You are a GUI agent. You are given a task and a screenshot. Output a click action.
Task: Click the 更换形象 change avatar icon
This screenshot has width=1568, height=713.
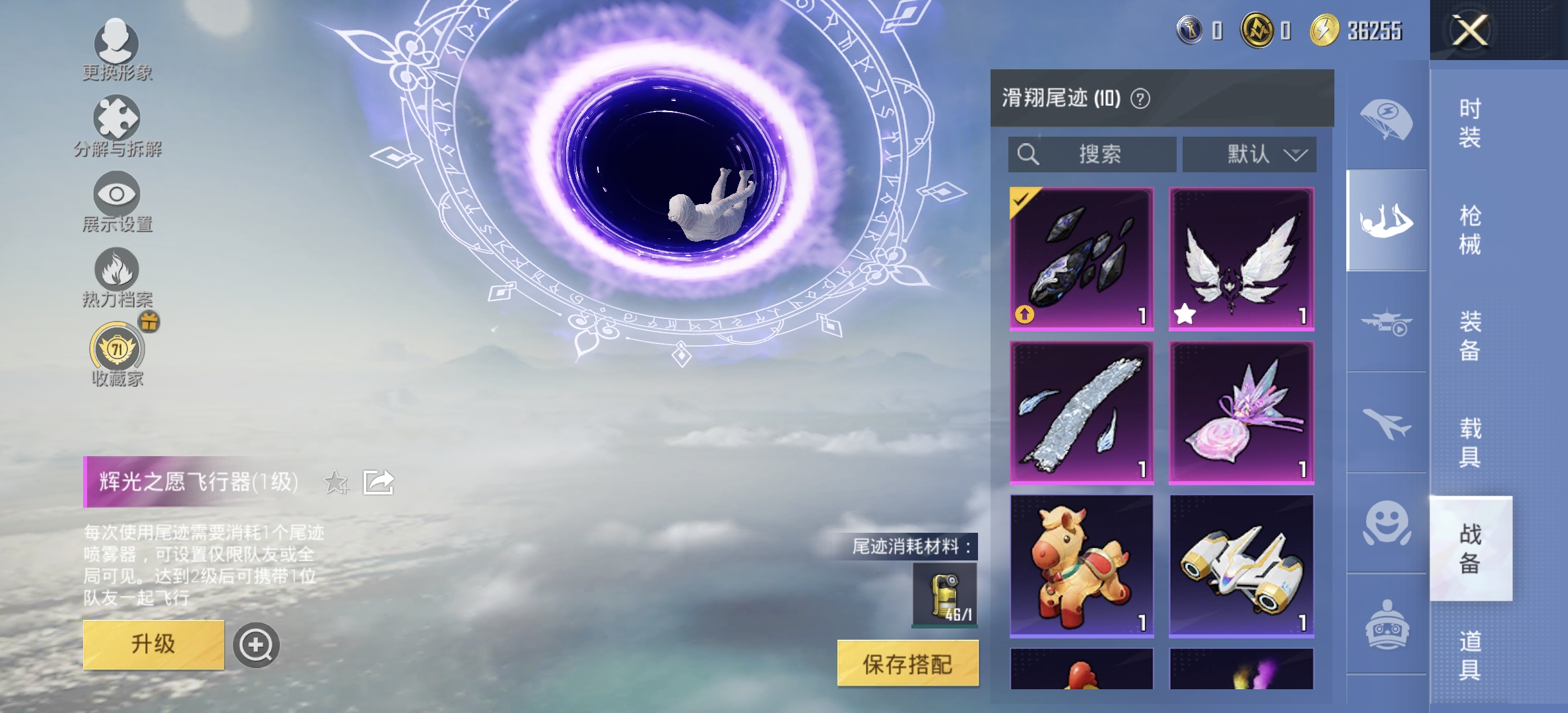[x=117, y=43]
